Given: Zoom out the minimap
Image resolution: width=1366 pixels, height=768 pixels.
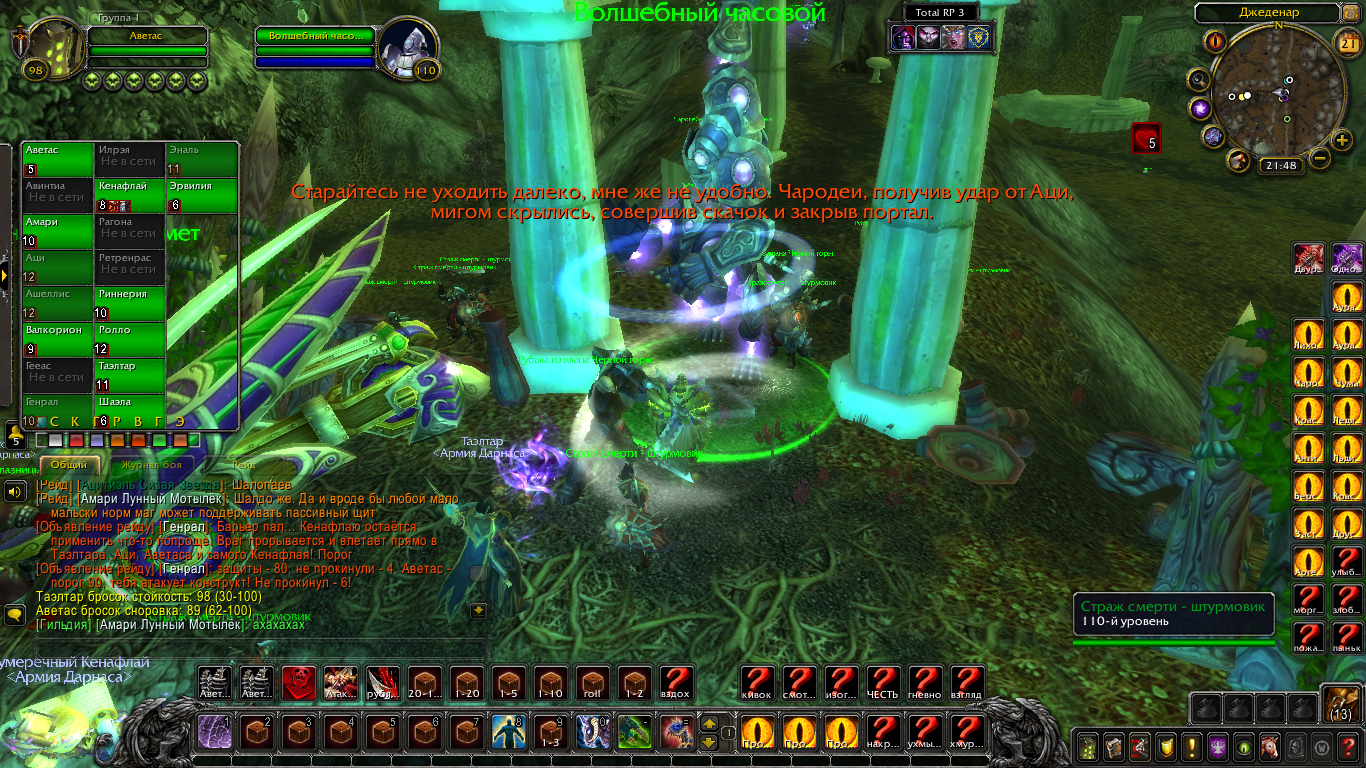Looking at the screenshot, I should (x=1320, y=158).
